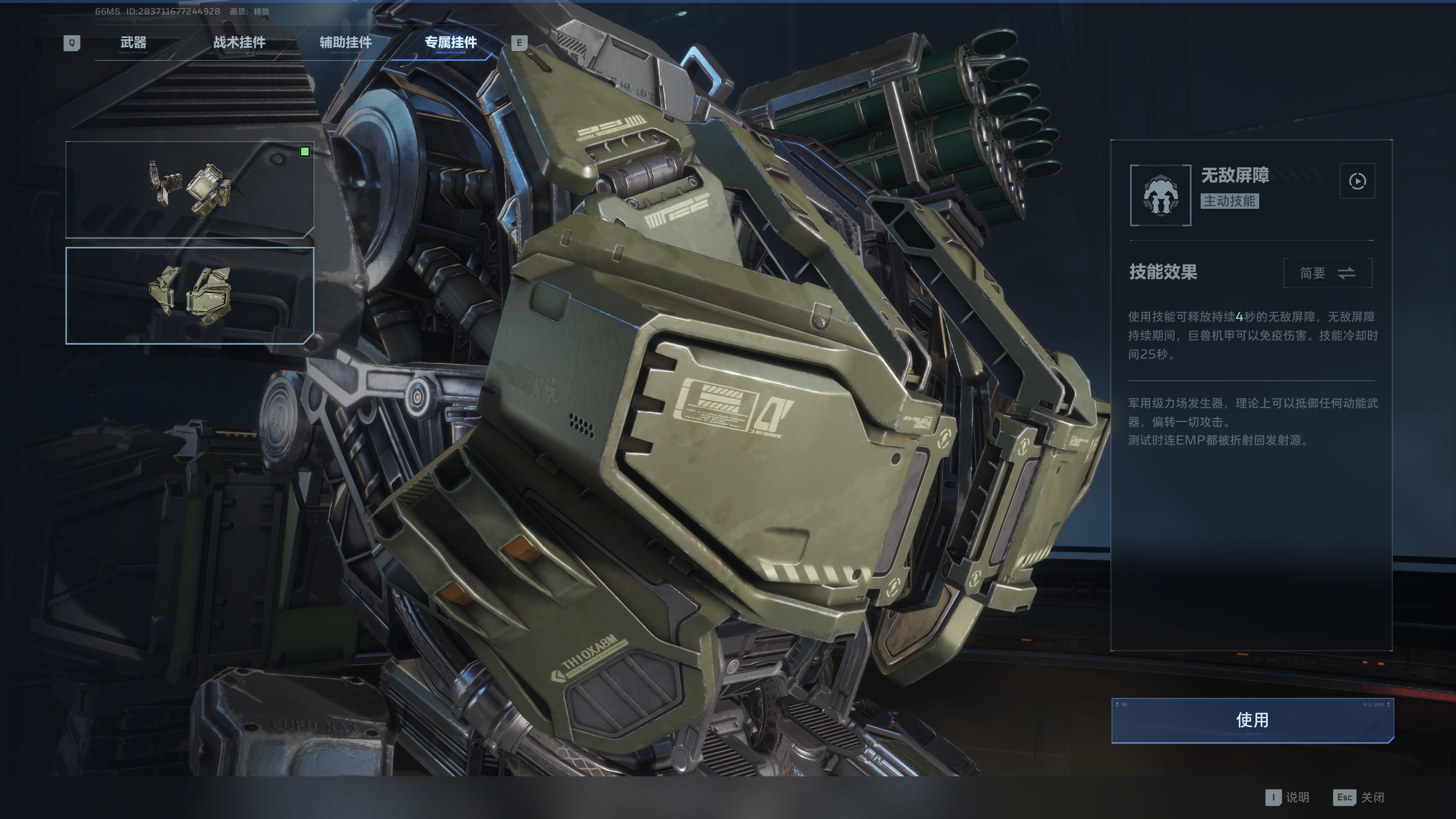Select the 辅助挂件 tab

345,43
